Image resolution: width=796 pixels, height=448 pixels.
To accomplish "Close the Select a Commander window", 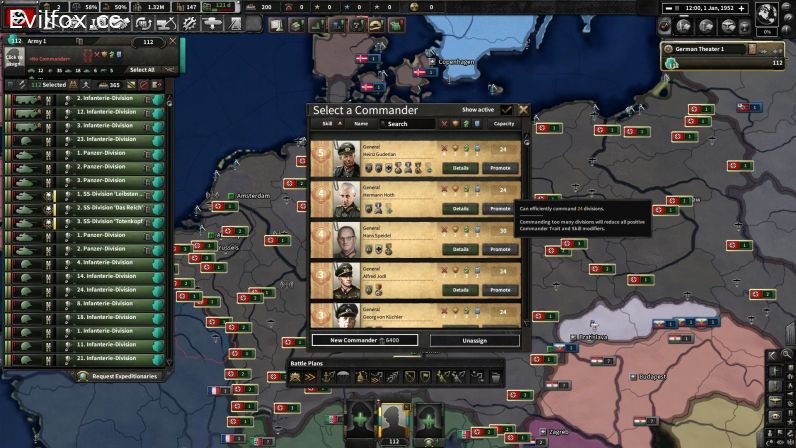I will [x=523, y=110].
